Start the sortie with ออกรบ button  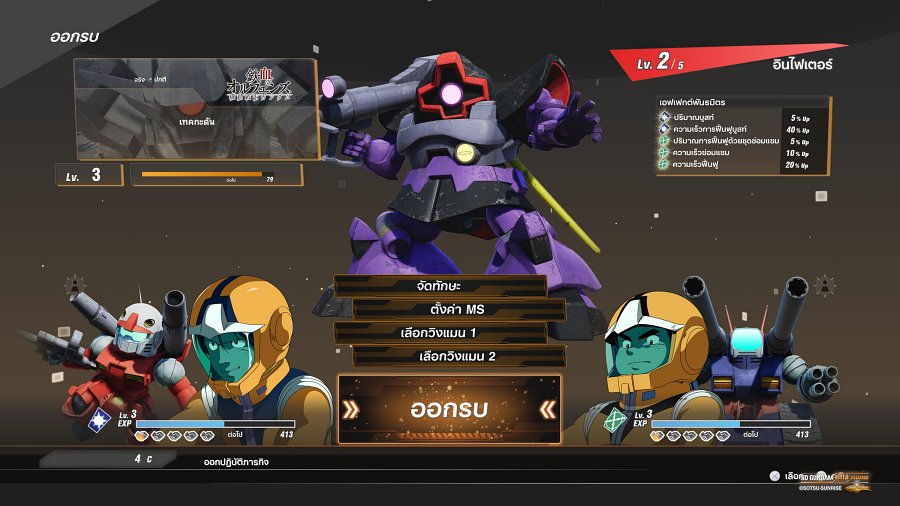point(449,409)
